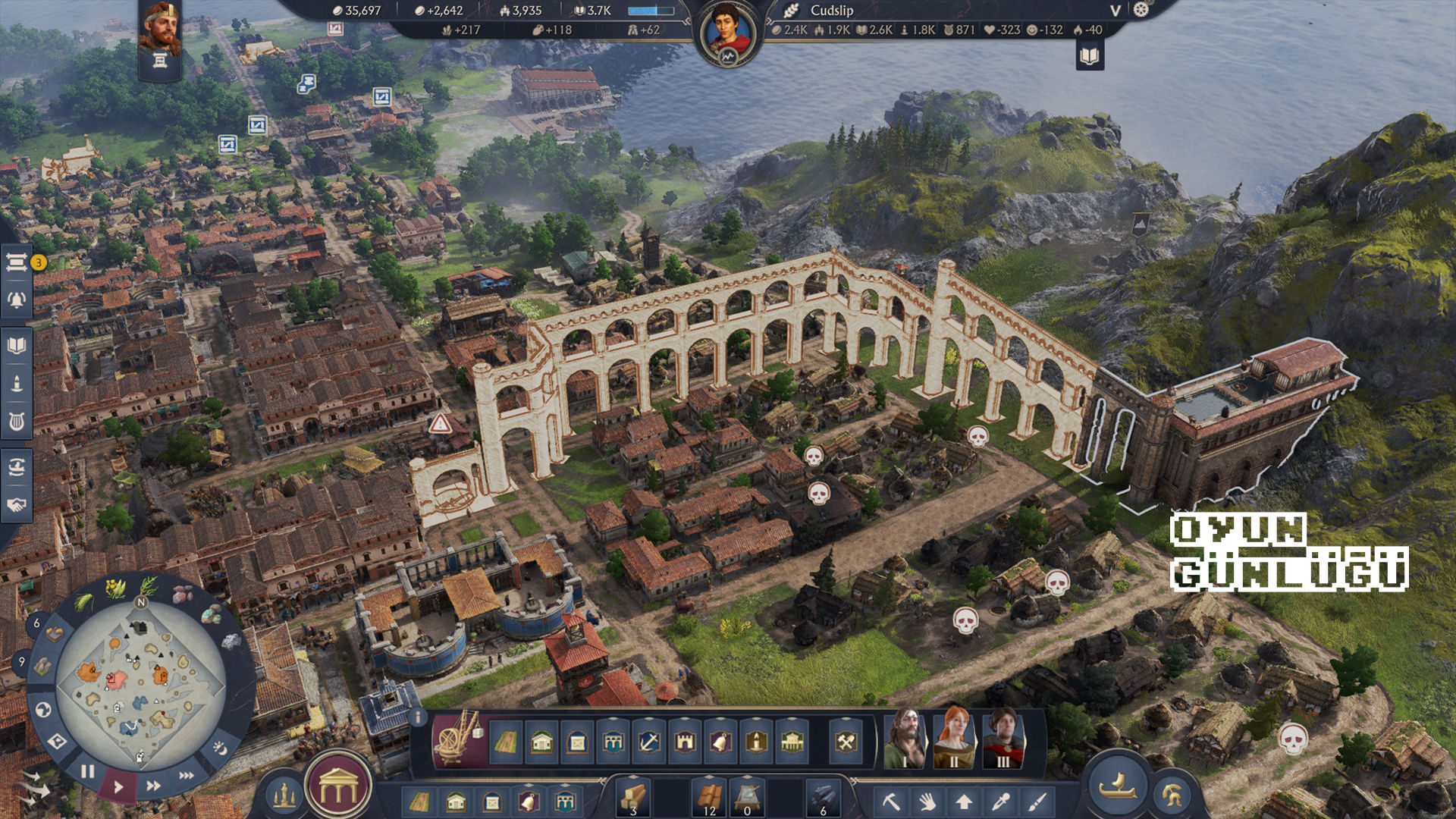Open the candle build category

pyautogui.click(x=756, y=741)
